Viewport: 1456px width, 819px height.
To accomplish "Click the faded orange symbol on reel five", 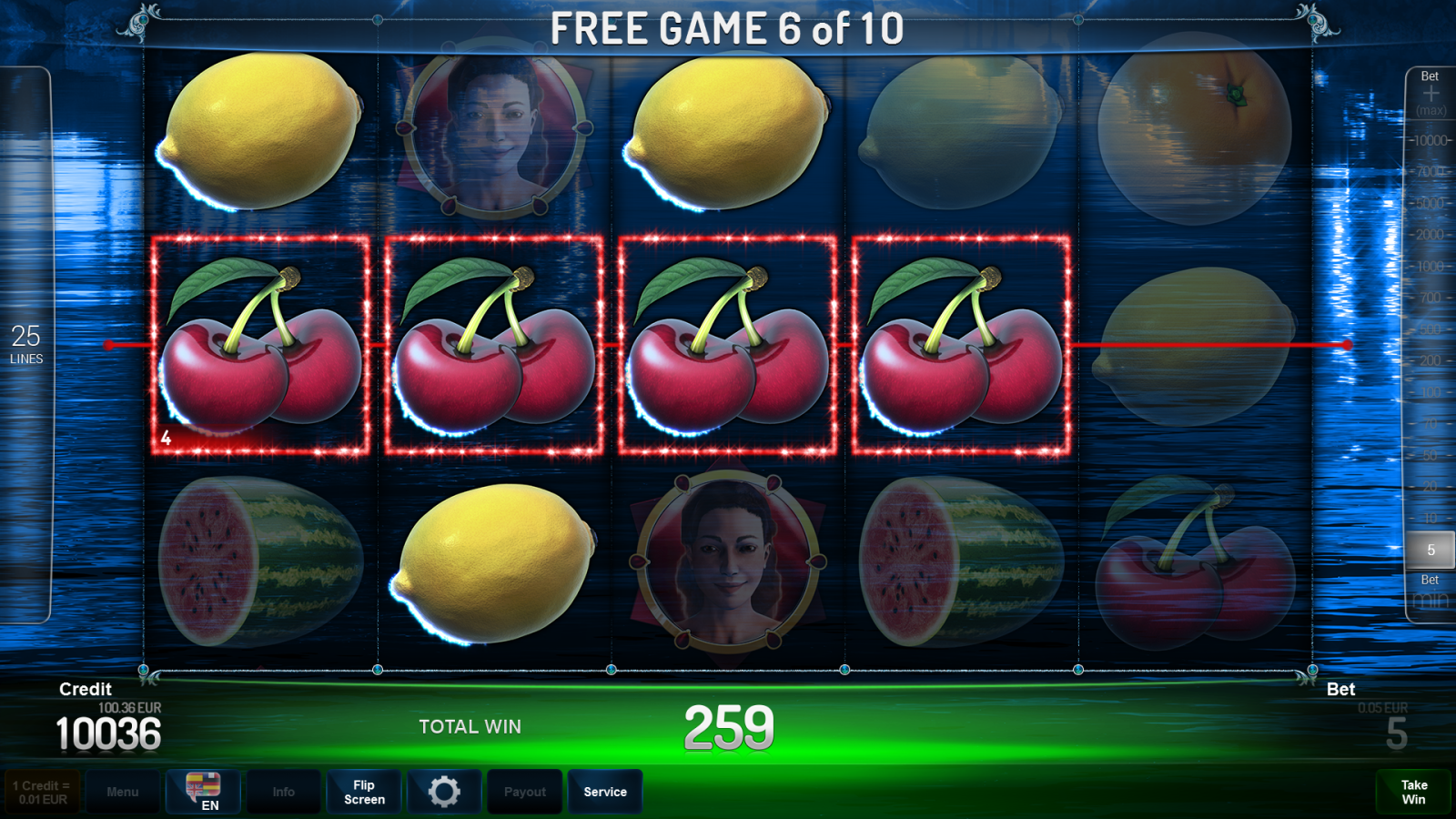I will click(x=1197, y=132).
